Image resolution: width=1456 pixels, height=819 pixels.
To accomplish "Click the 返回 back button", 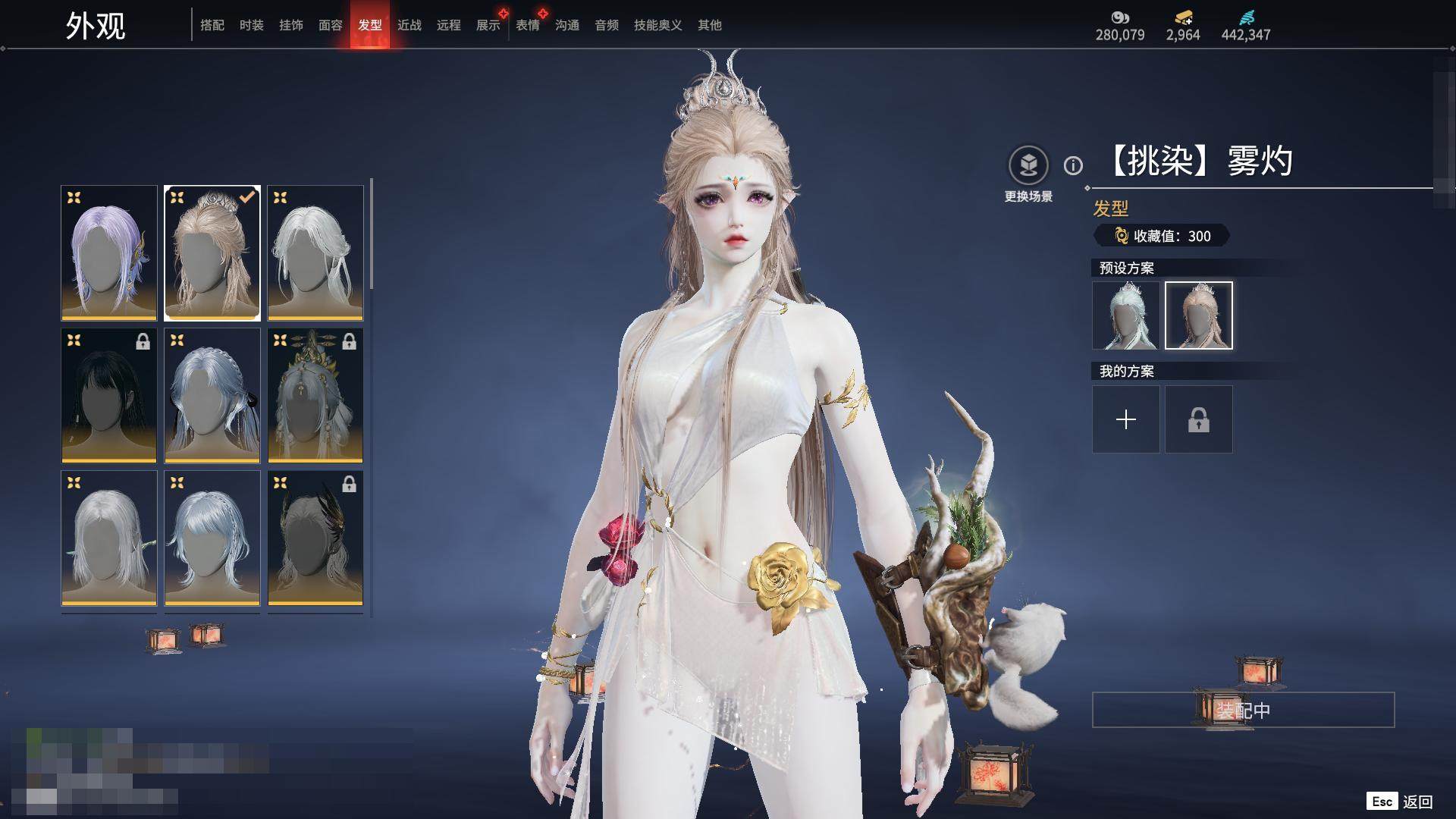I will point(1400,802).
